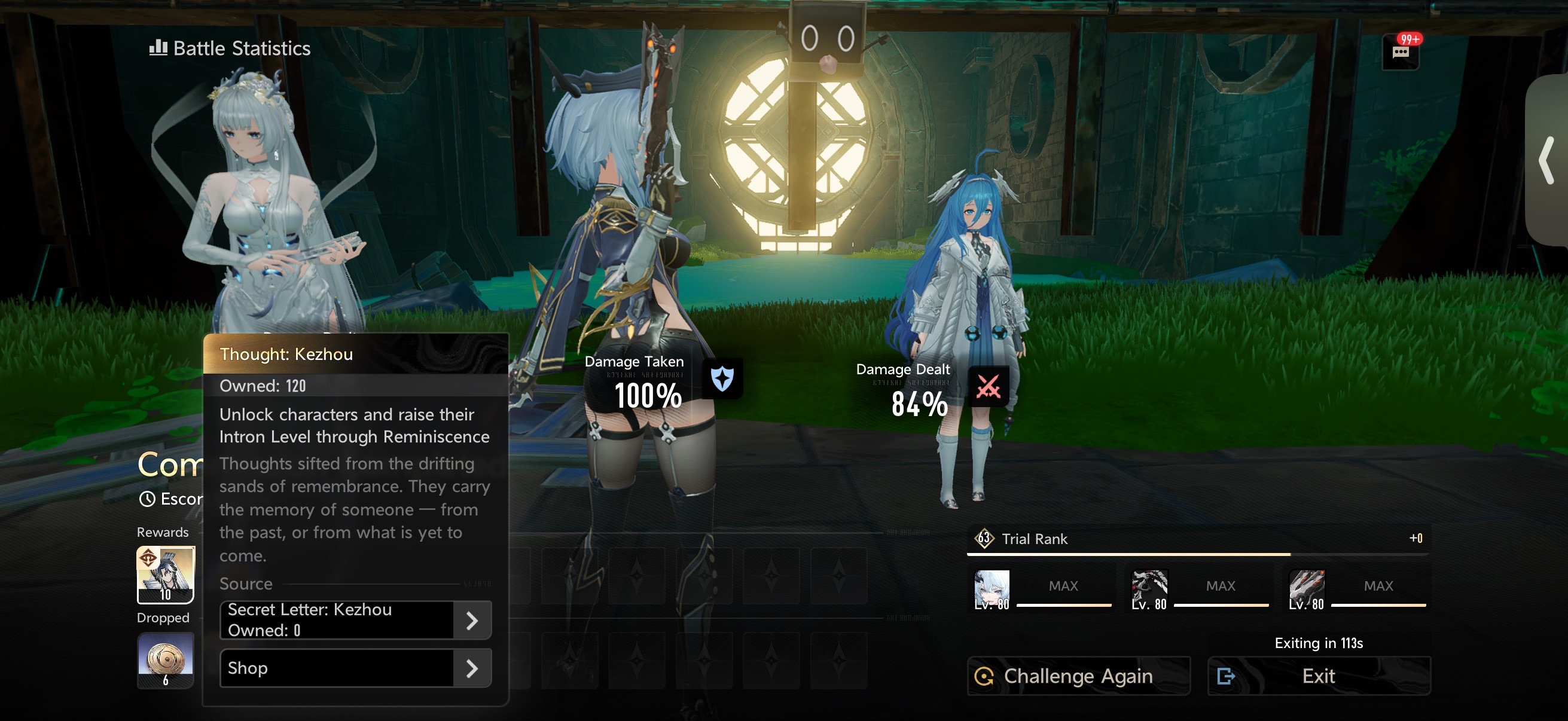Exit the battle results screen

click(1319, 676)
